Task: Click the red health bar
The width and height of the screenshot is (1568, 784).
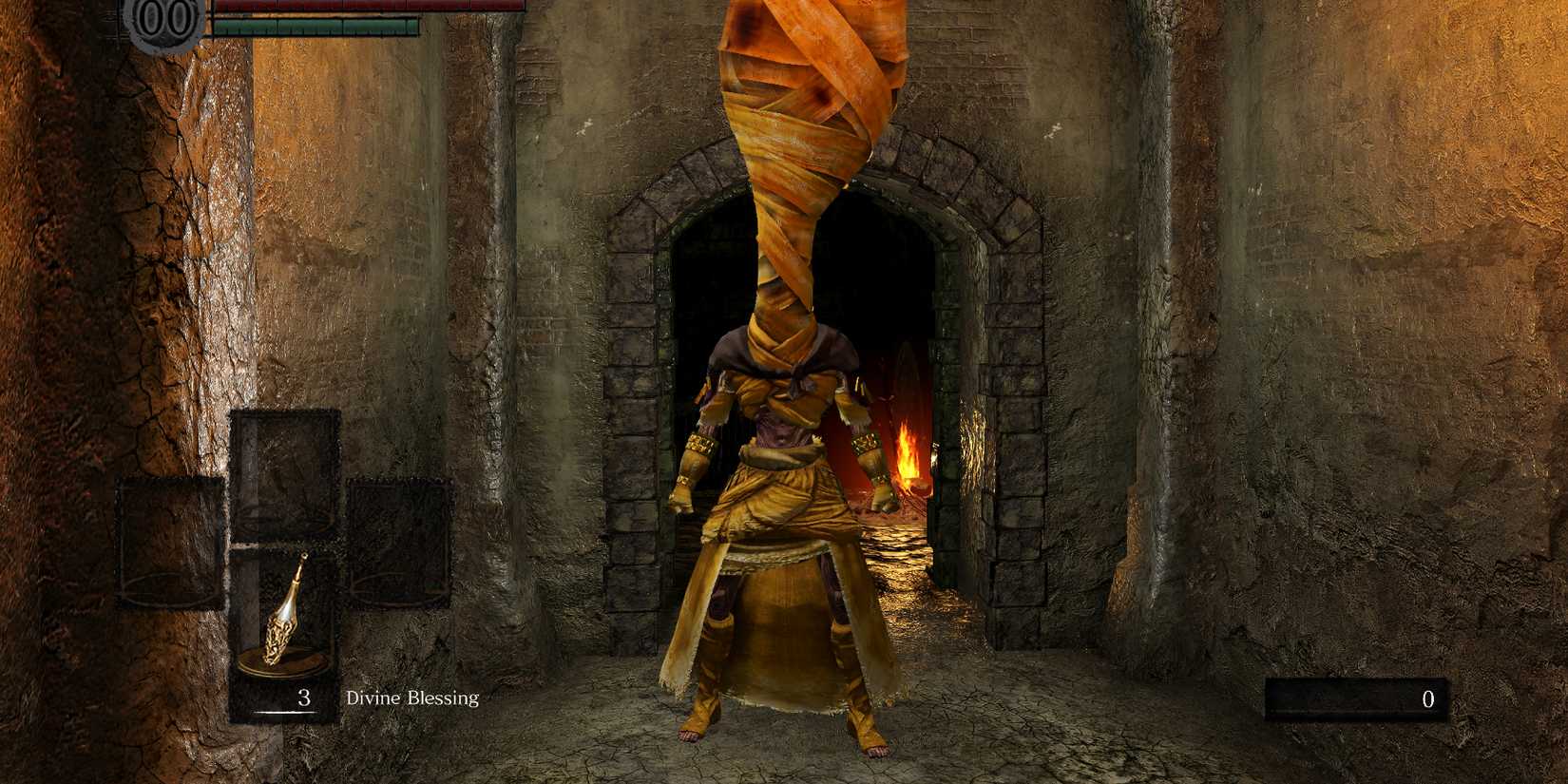Action: point(371,8)
